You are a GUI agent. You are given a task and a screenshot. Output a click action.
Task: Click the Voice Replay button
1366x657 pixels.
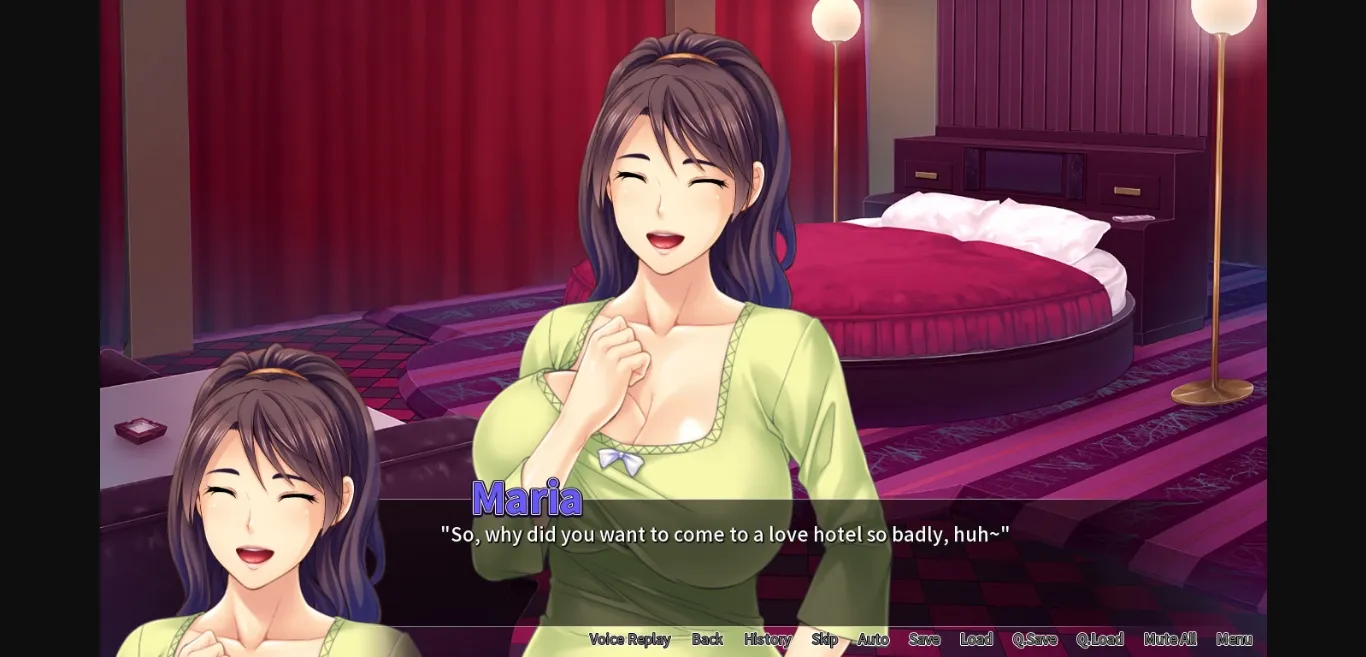[x=629, y=639]
